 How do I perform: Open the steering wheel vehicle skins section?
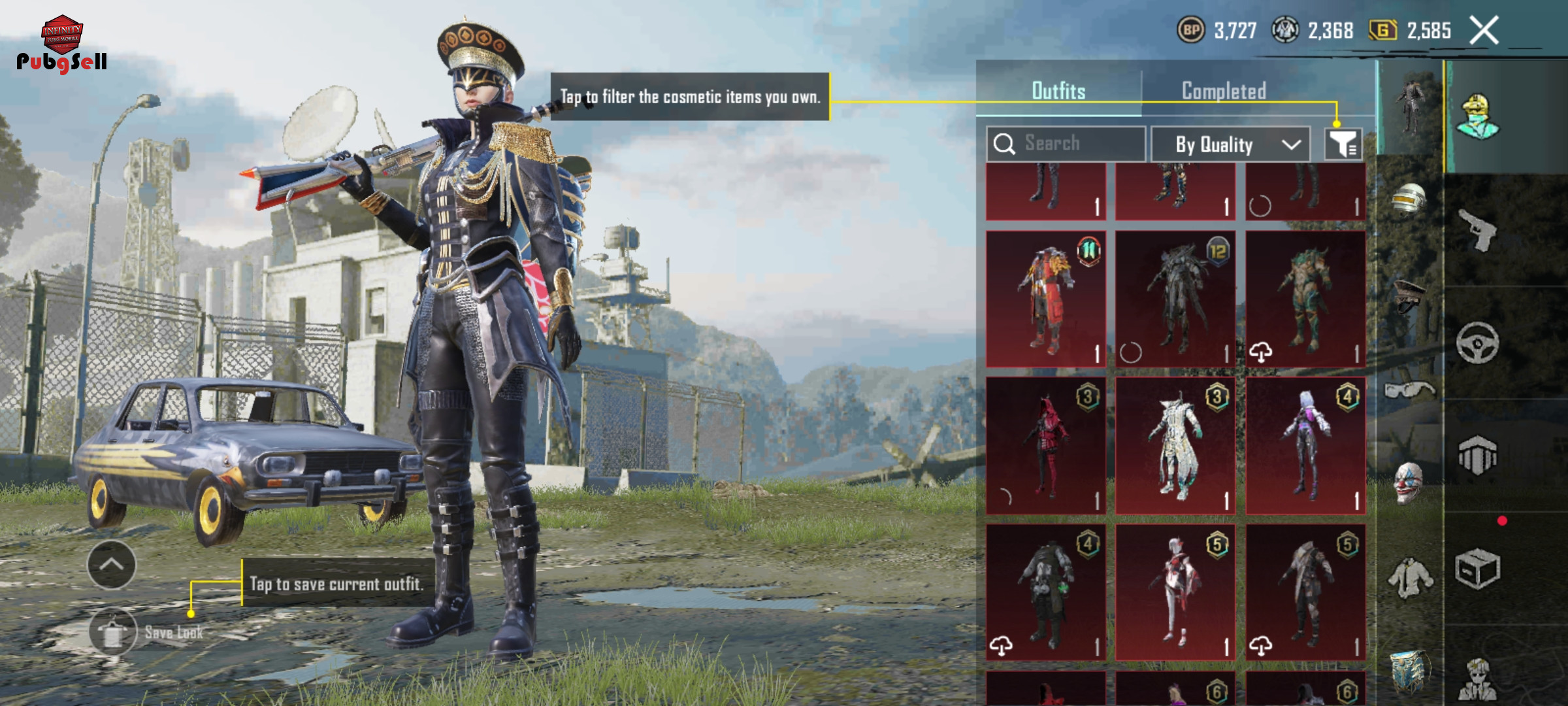[1478, 343]
